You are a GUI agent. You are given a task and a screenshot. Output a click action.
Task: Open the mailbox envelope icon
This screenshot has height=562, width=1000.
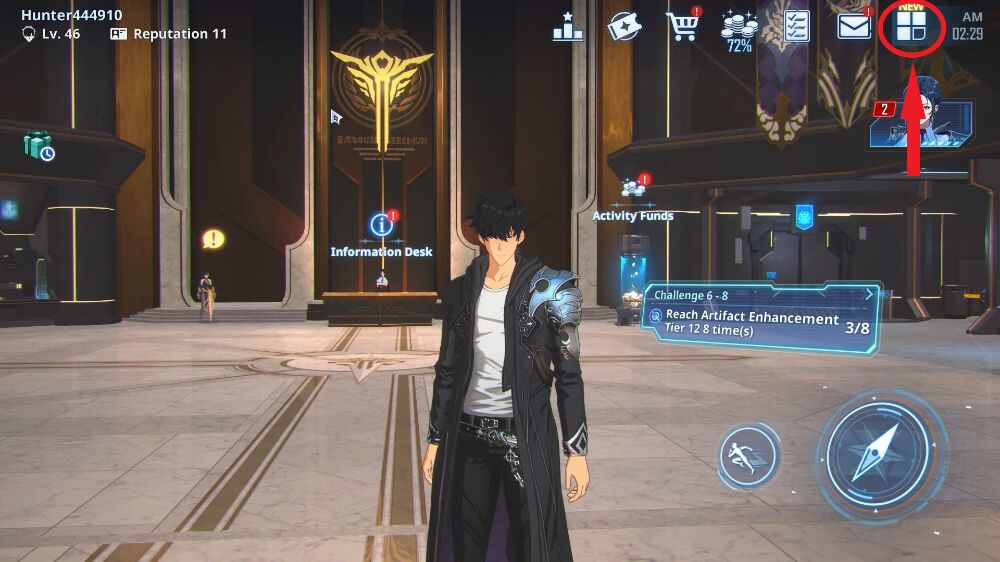click(x=854, y=26)
